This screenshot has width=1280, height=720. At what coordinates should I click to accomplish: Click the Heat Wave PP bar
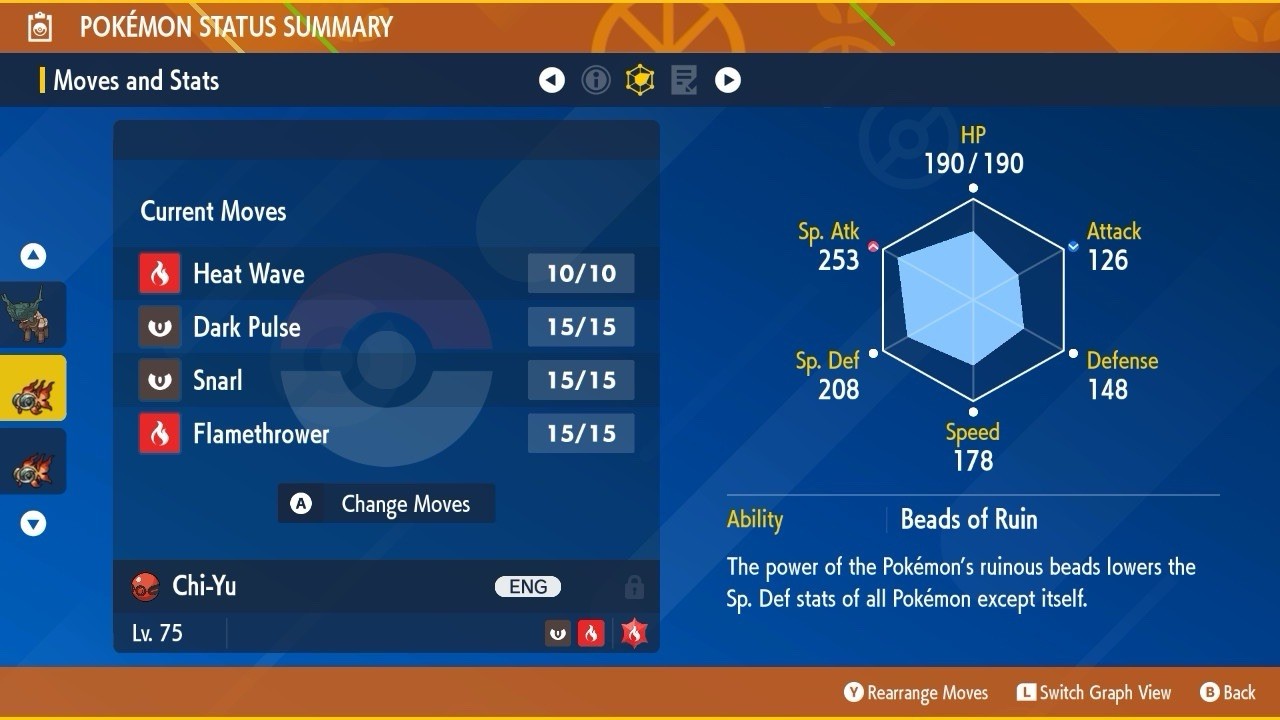(580, 273)
